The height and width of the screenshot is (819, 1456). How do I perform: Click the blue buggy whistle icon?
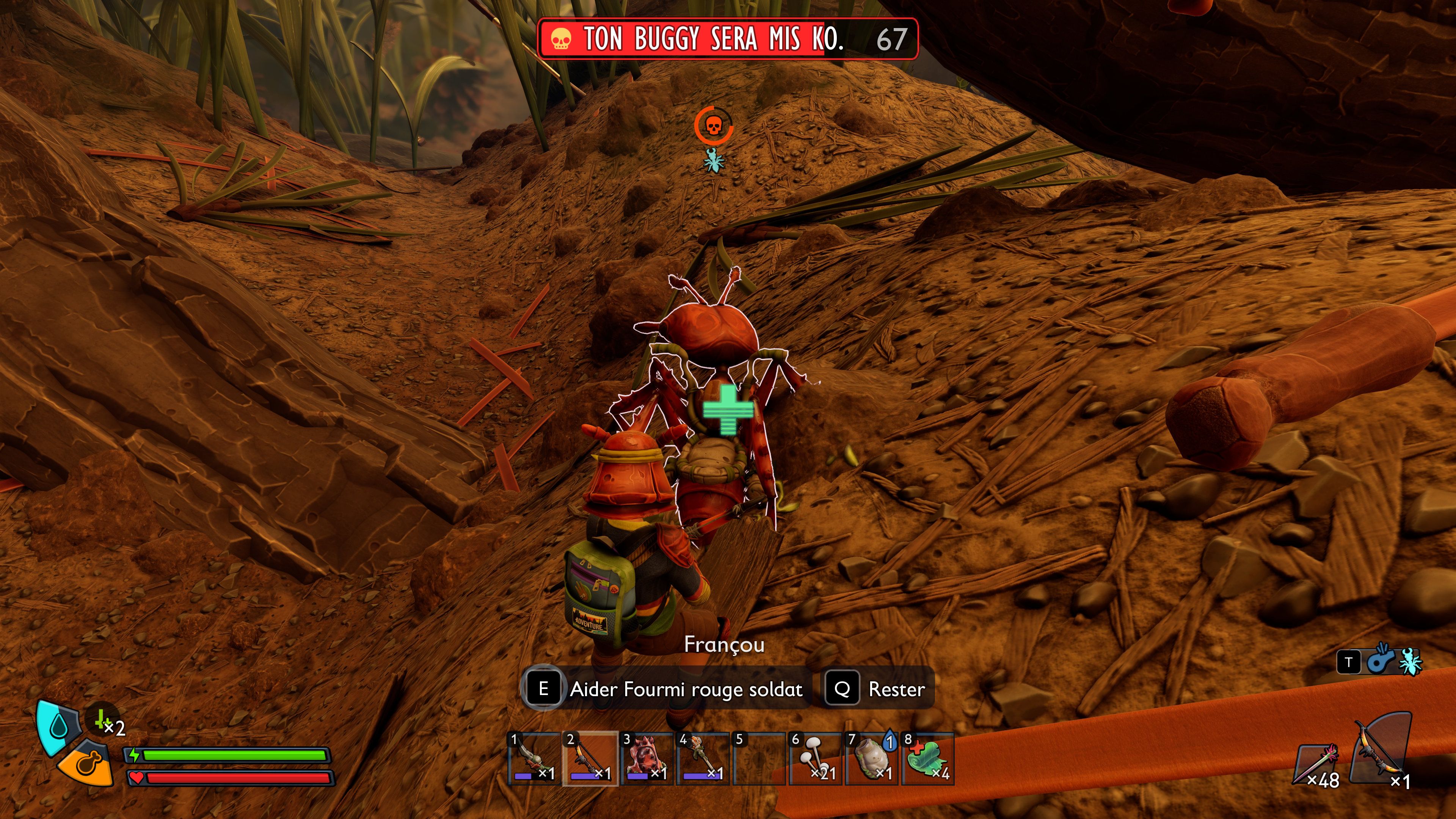point(1380,661)
